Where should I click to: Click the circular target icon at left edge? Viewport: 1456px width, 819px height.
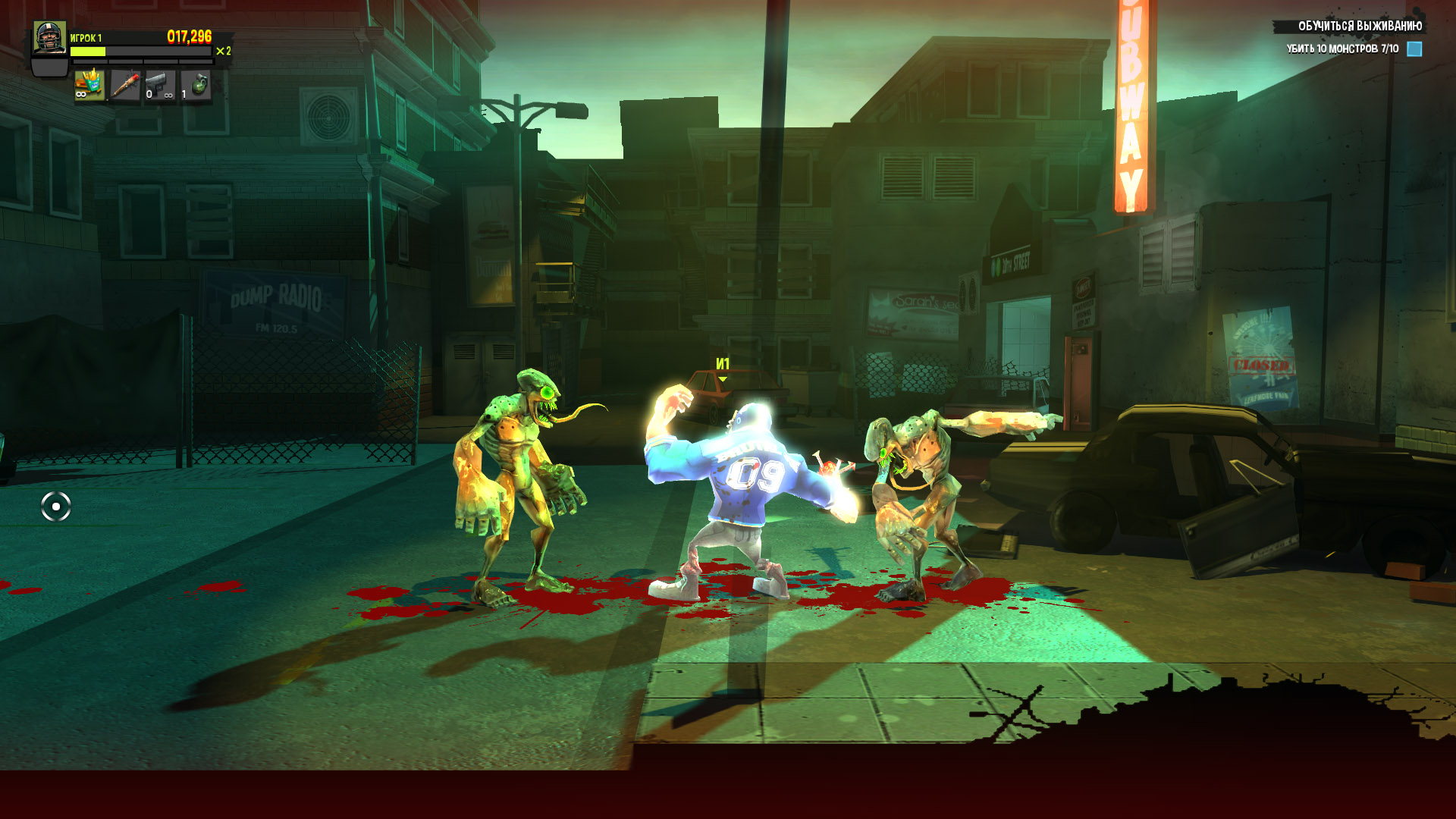click(x=56, y=507)
